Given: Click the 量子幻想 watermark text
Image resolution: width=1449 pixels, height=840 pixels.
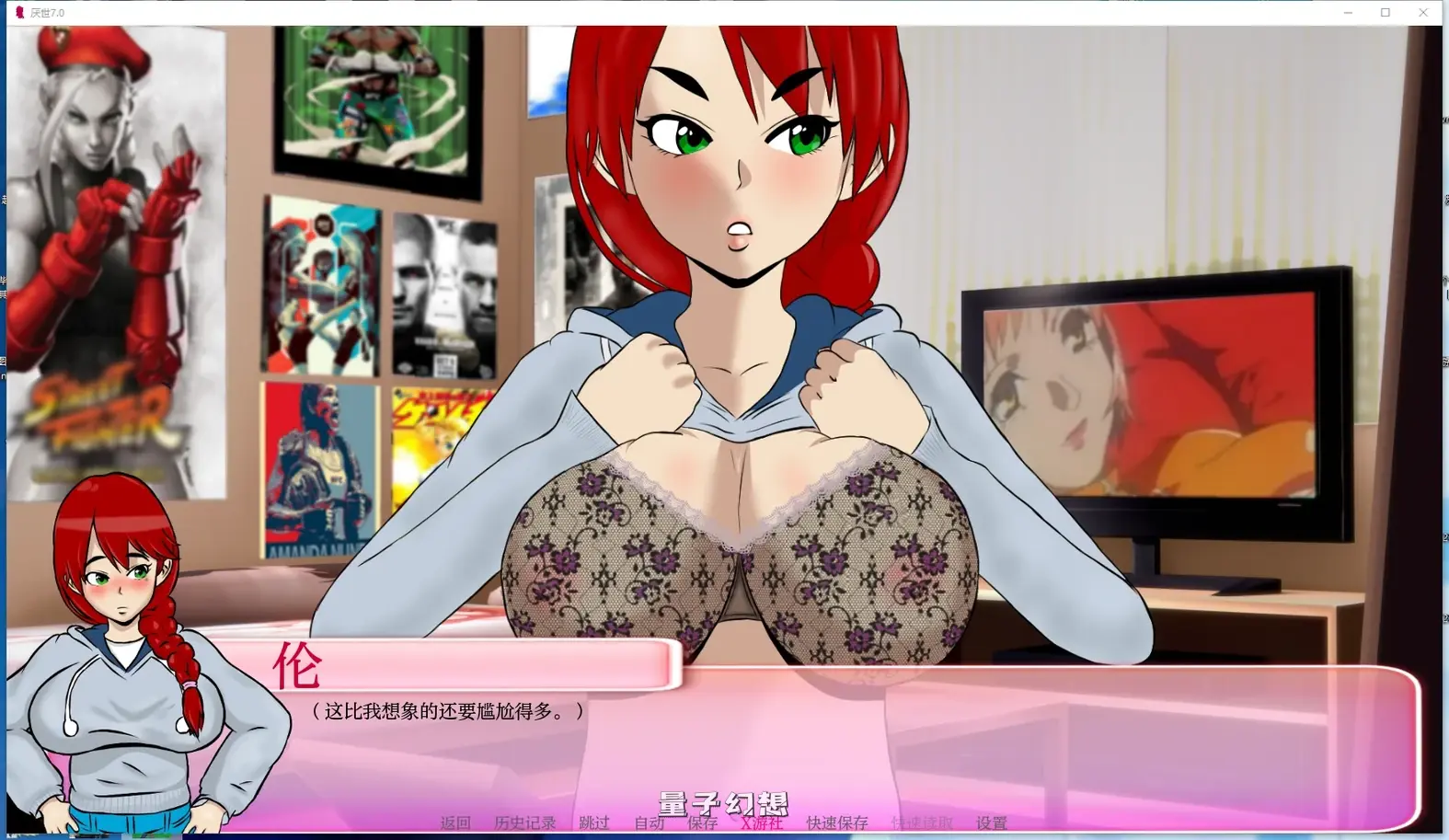Looking at the screenshot, I should tap(723, 802).
